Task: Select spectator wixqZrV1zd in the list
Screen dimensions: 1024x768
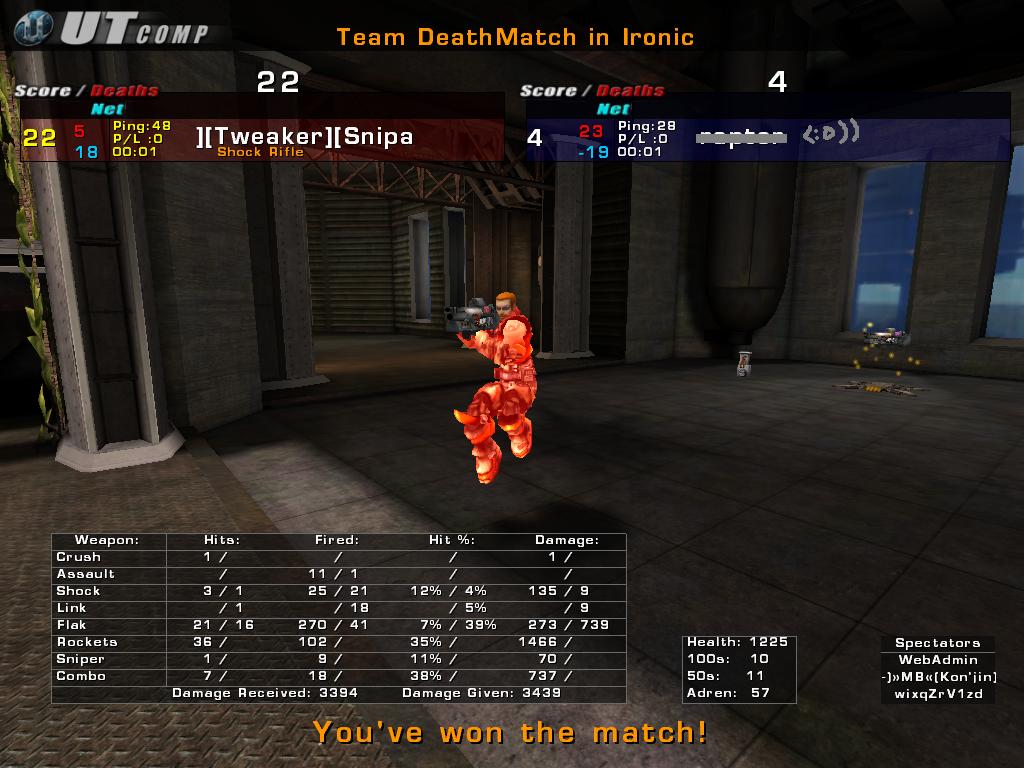Action: 938,693
